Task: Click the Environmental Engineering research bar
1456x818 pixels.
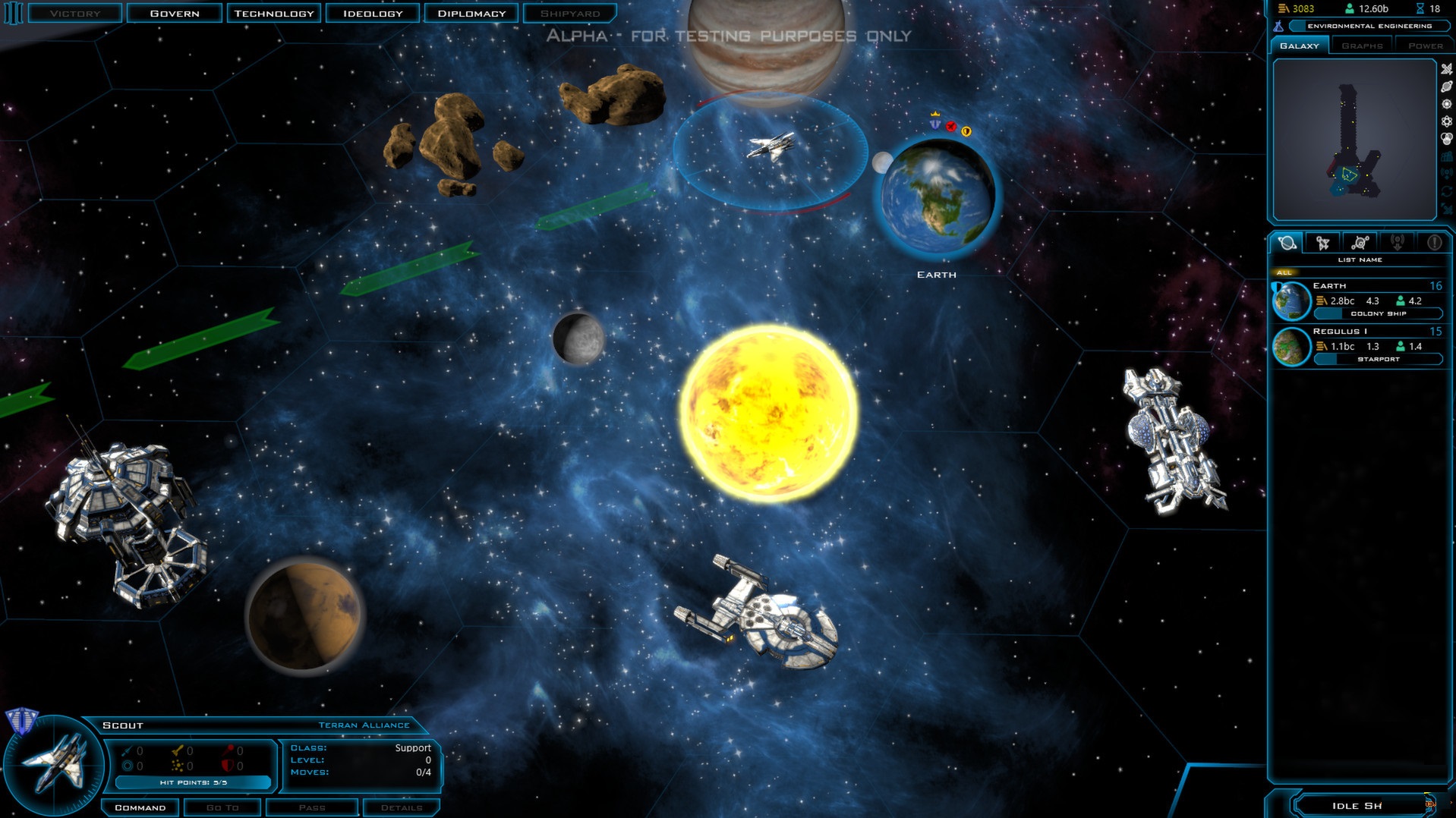Action: tap(1369, 26)
